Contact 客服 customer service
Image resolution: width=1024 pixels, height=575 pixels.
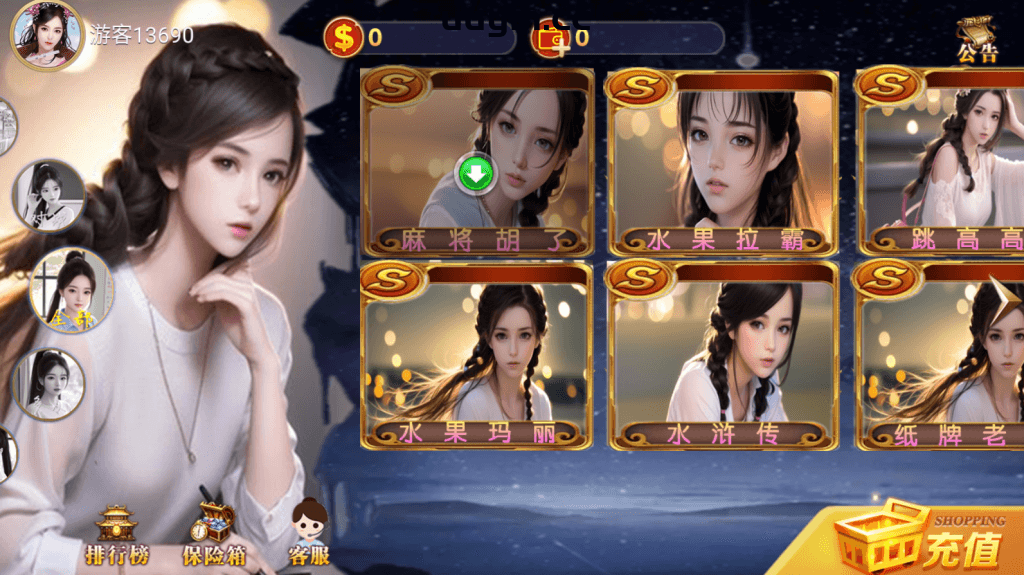coord(309,533)
